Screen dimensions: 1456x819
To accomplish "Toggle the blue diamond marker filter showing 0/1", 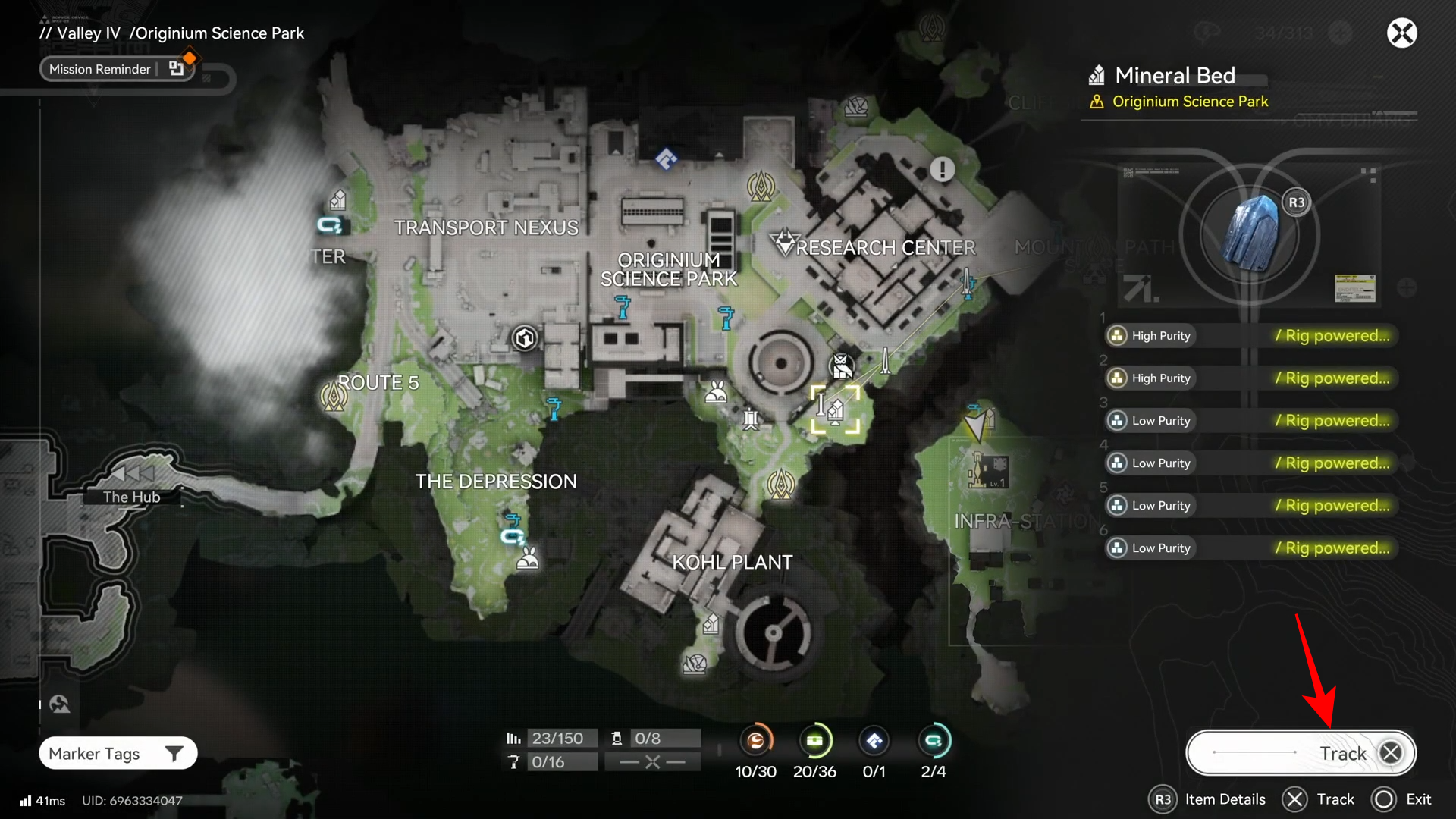I will coord(874,741).
